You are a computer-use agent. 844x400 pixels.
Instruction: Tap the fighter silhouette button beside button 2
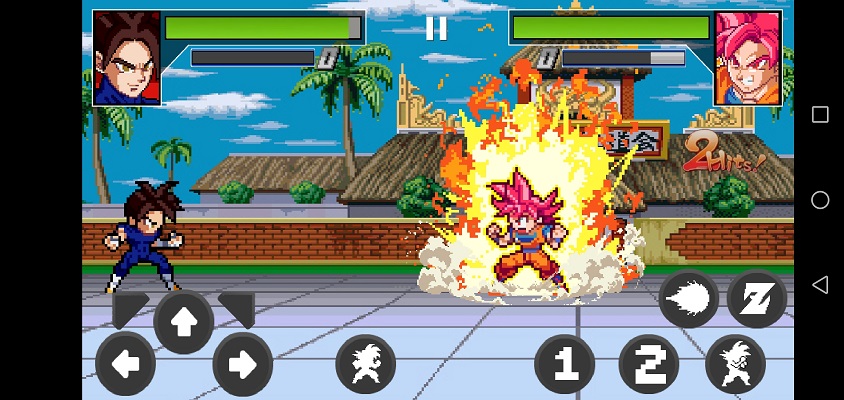click(x=735, y=364)
